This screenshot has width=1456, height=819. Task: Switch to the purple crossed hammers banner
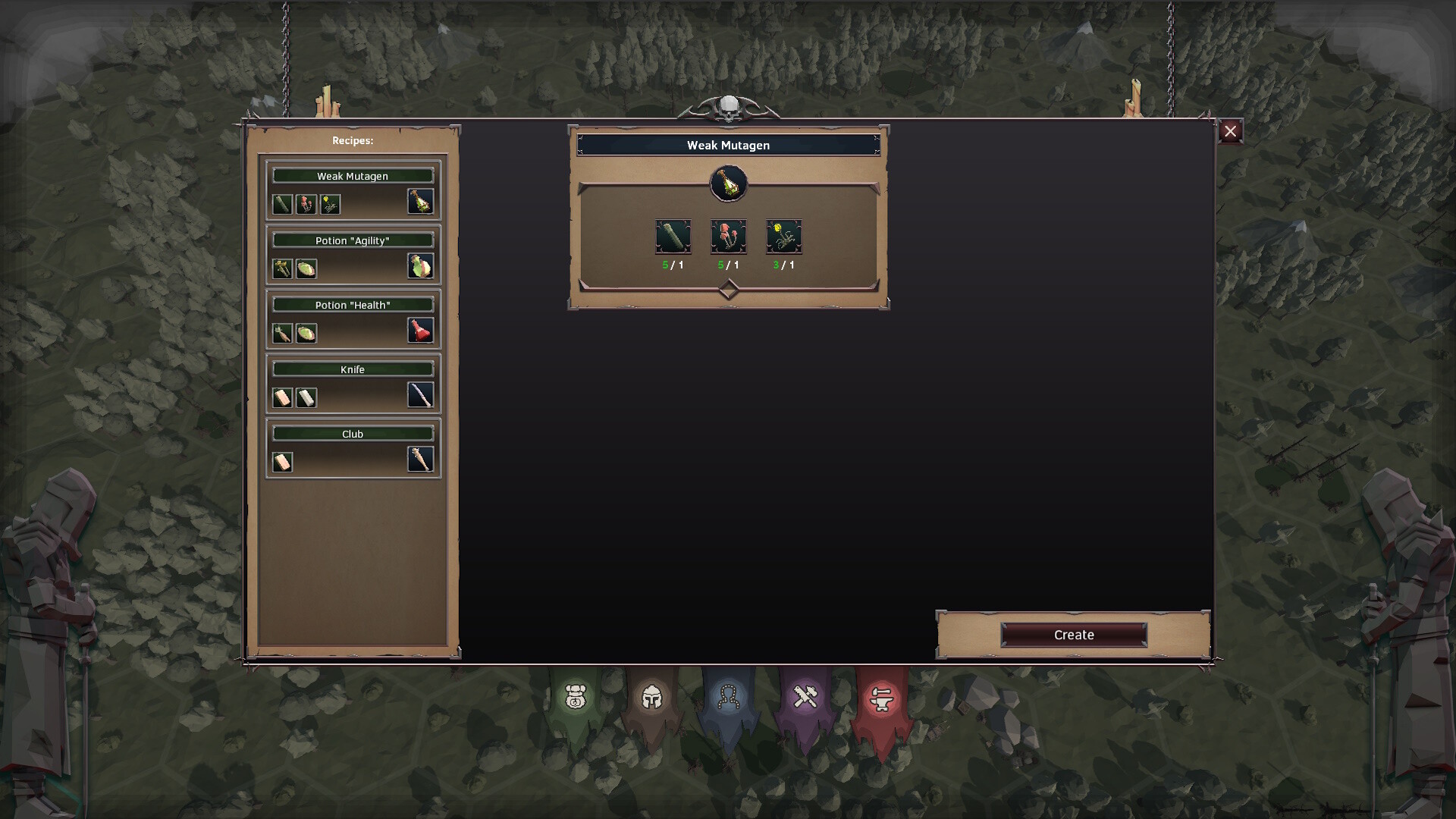[805, 697]
